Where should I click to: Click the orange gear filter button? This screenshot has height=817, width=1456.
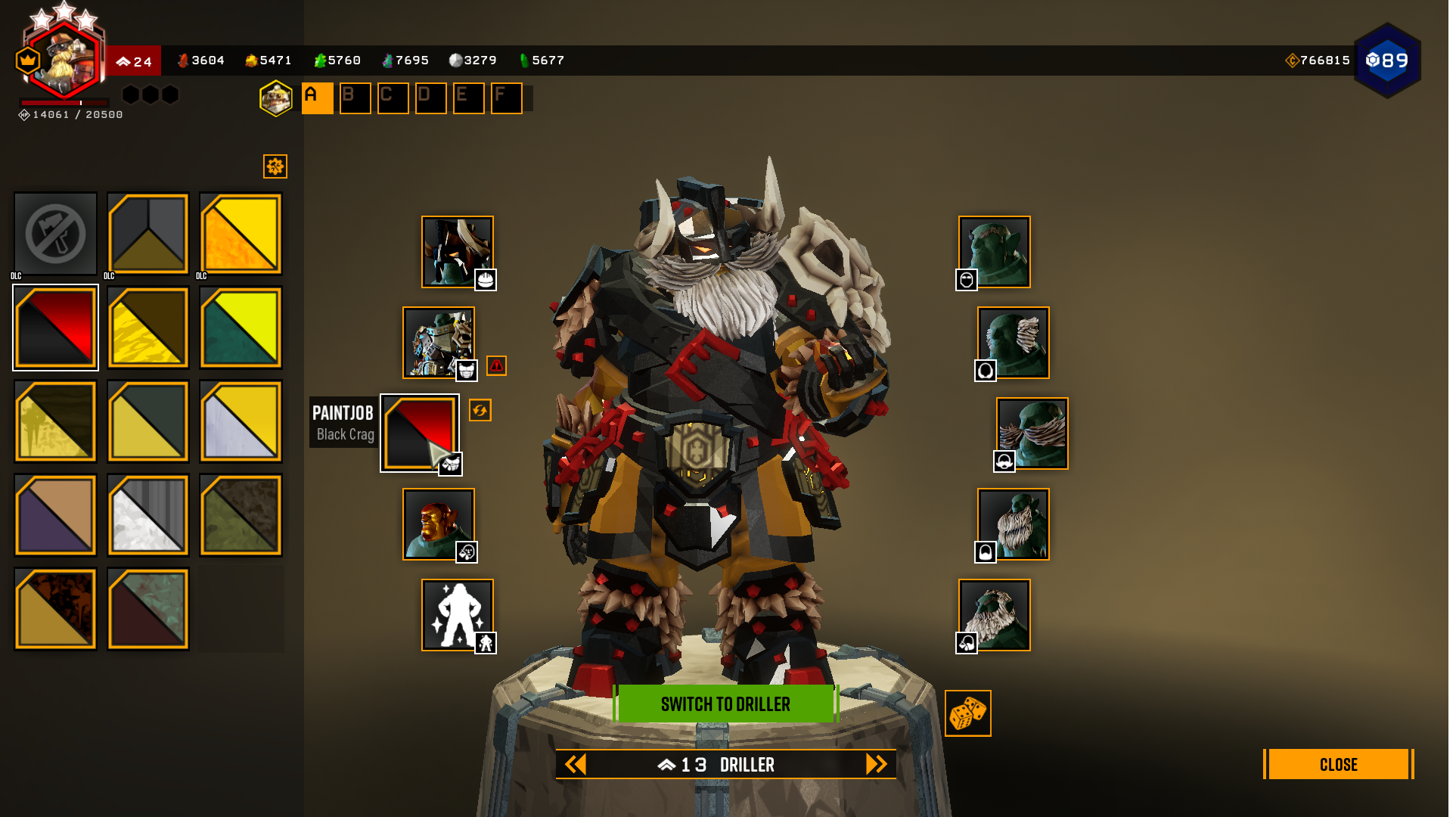275,166
